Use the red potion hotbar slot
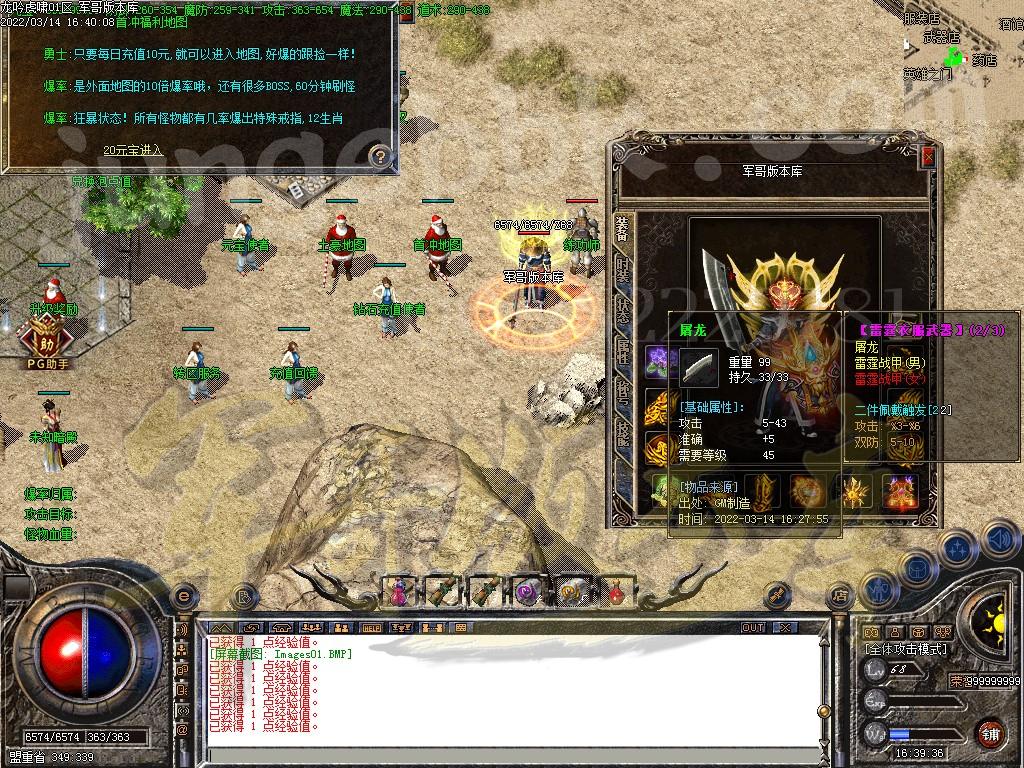 coord(616,592)
